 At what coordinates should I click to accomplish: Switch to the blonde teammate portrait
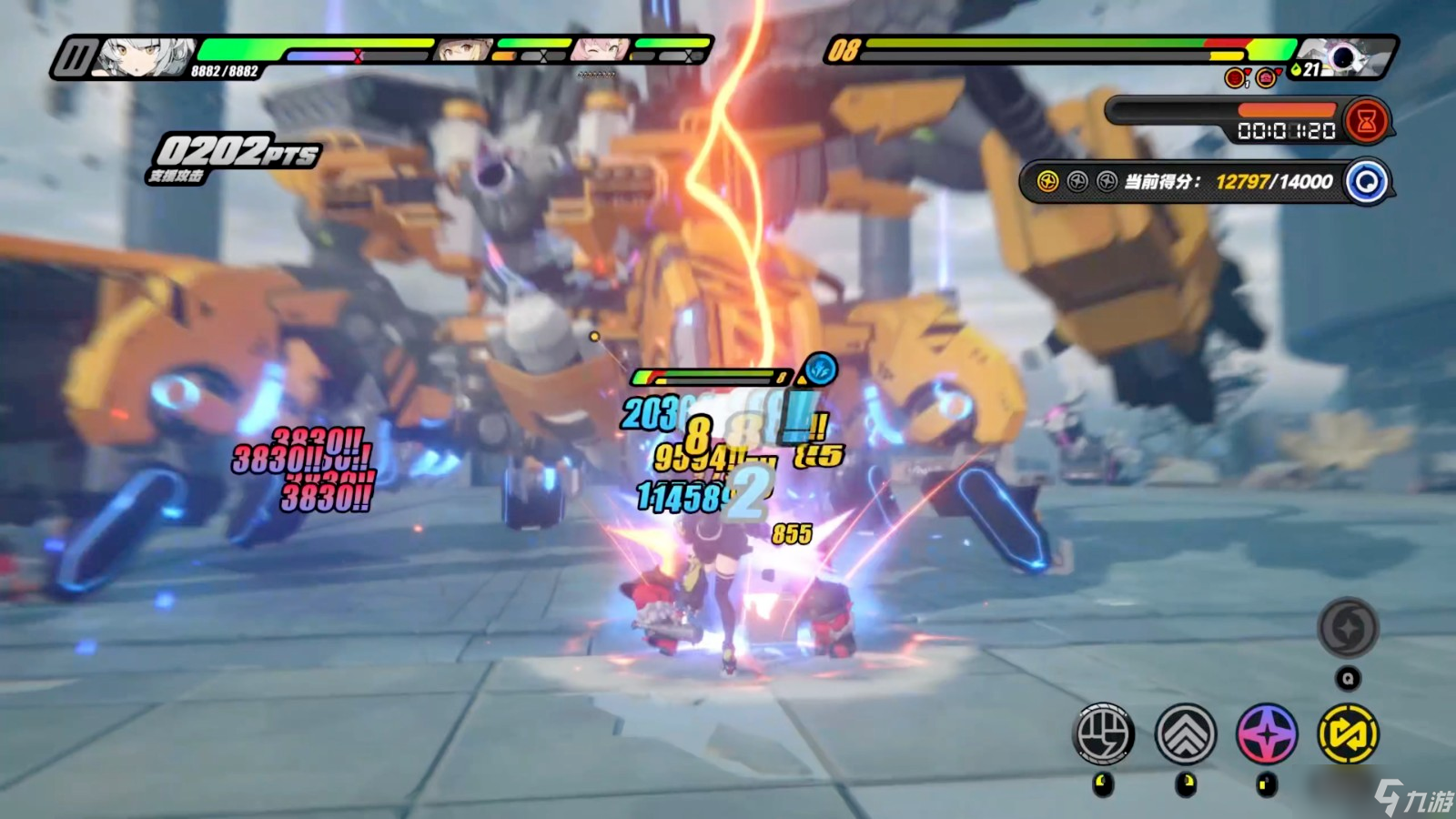pyautogui.click(x=462, y=51)
